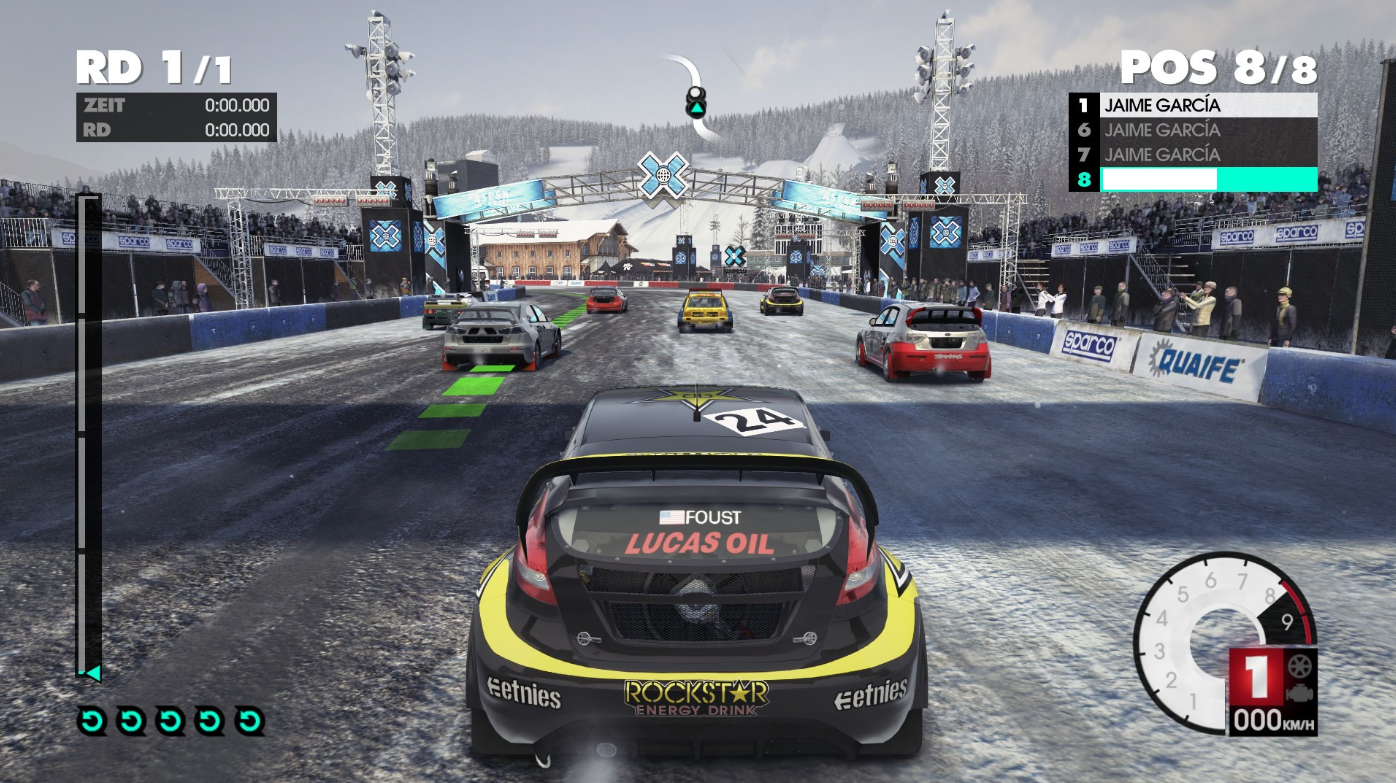The image size is (1396, 783).
Task: Click the start light above the track
Action: pyautogui.click(x=695, y=100)
